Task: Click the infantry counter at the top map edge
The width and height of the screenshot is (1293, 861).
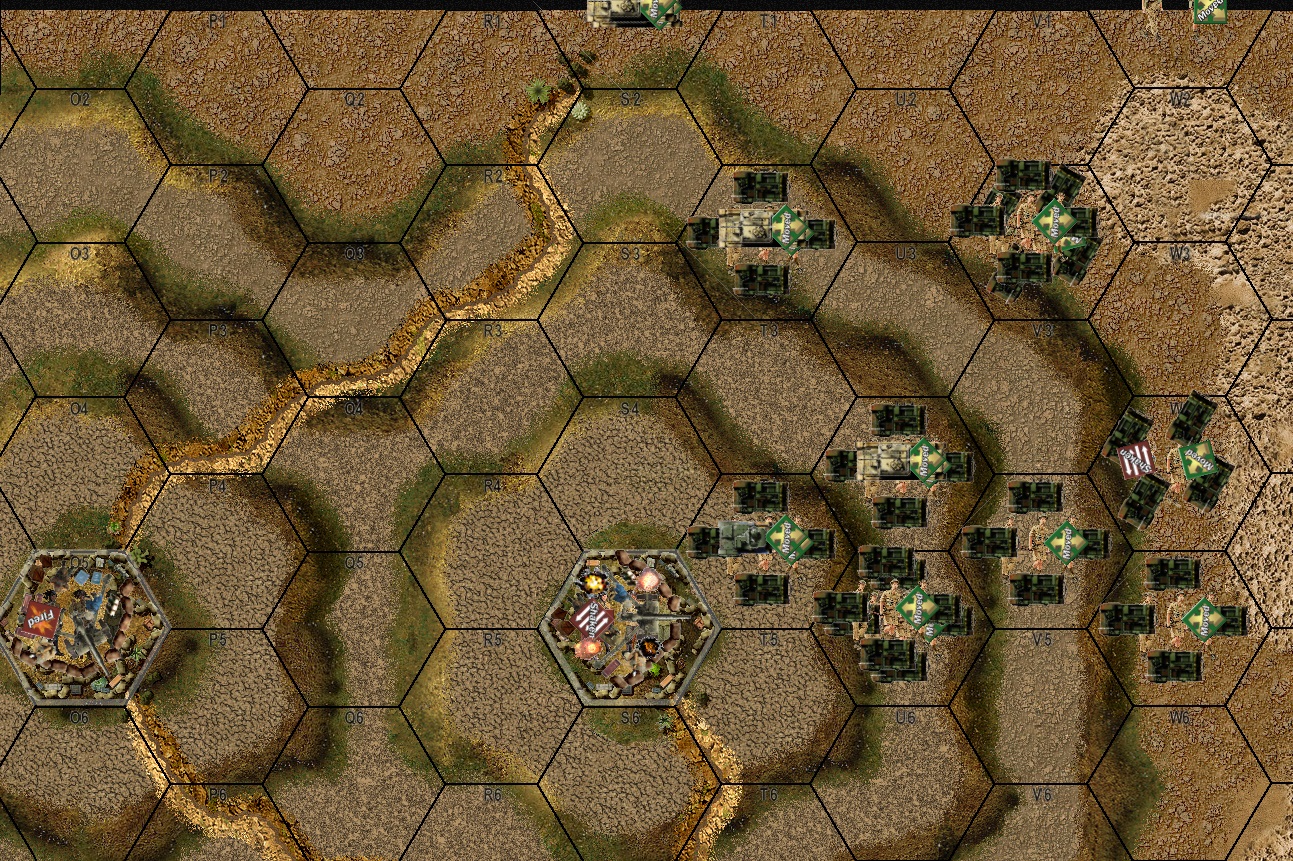Action: point(1195,10)
